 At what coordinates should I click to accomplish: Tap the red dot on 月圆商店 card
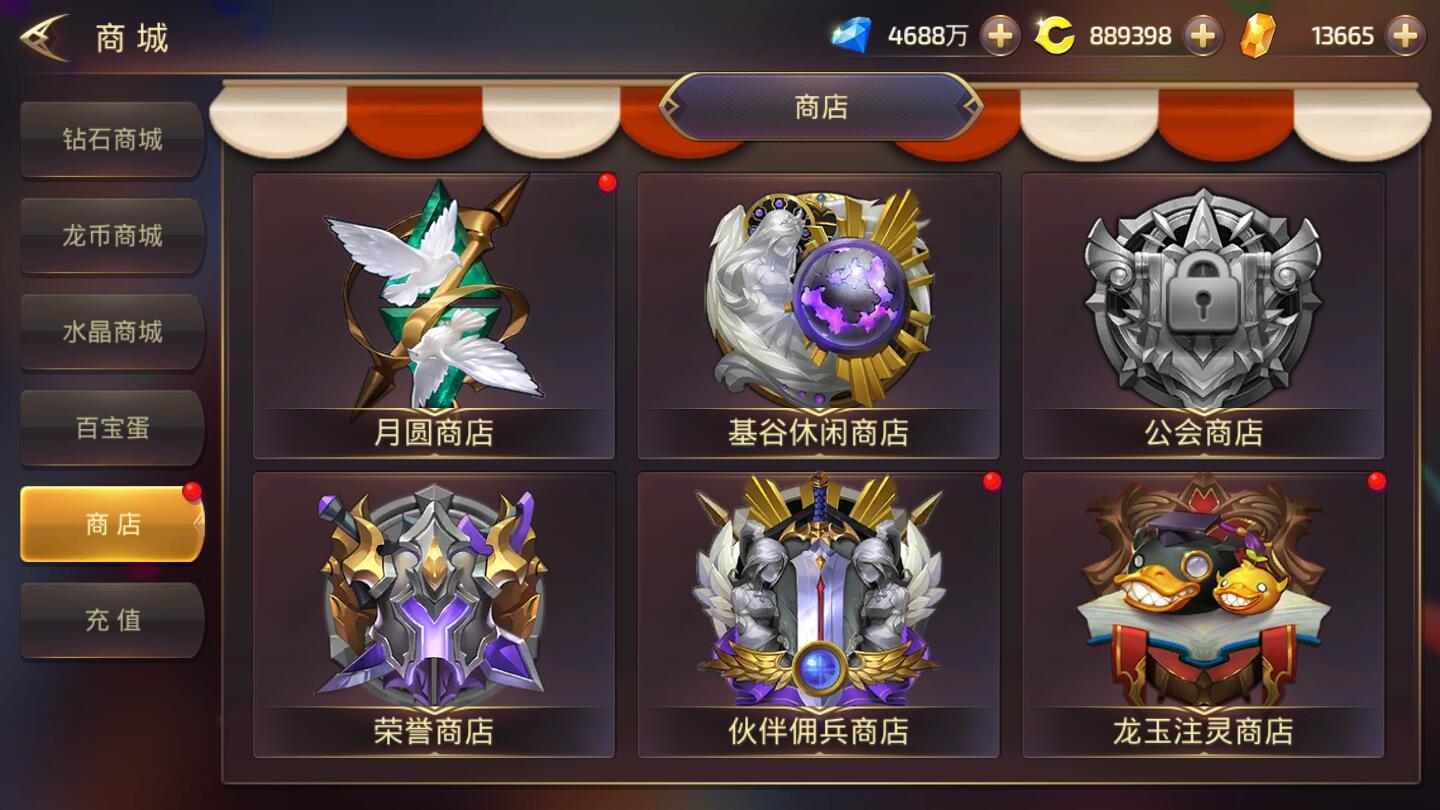coord(603,184)
